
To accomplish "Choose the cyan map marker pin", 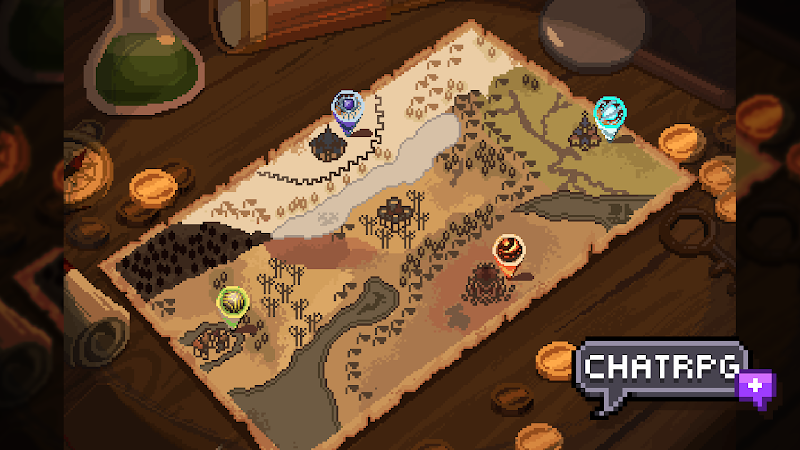I will point(608,113).
